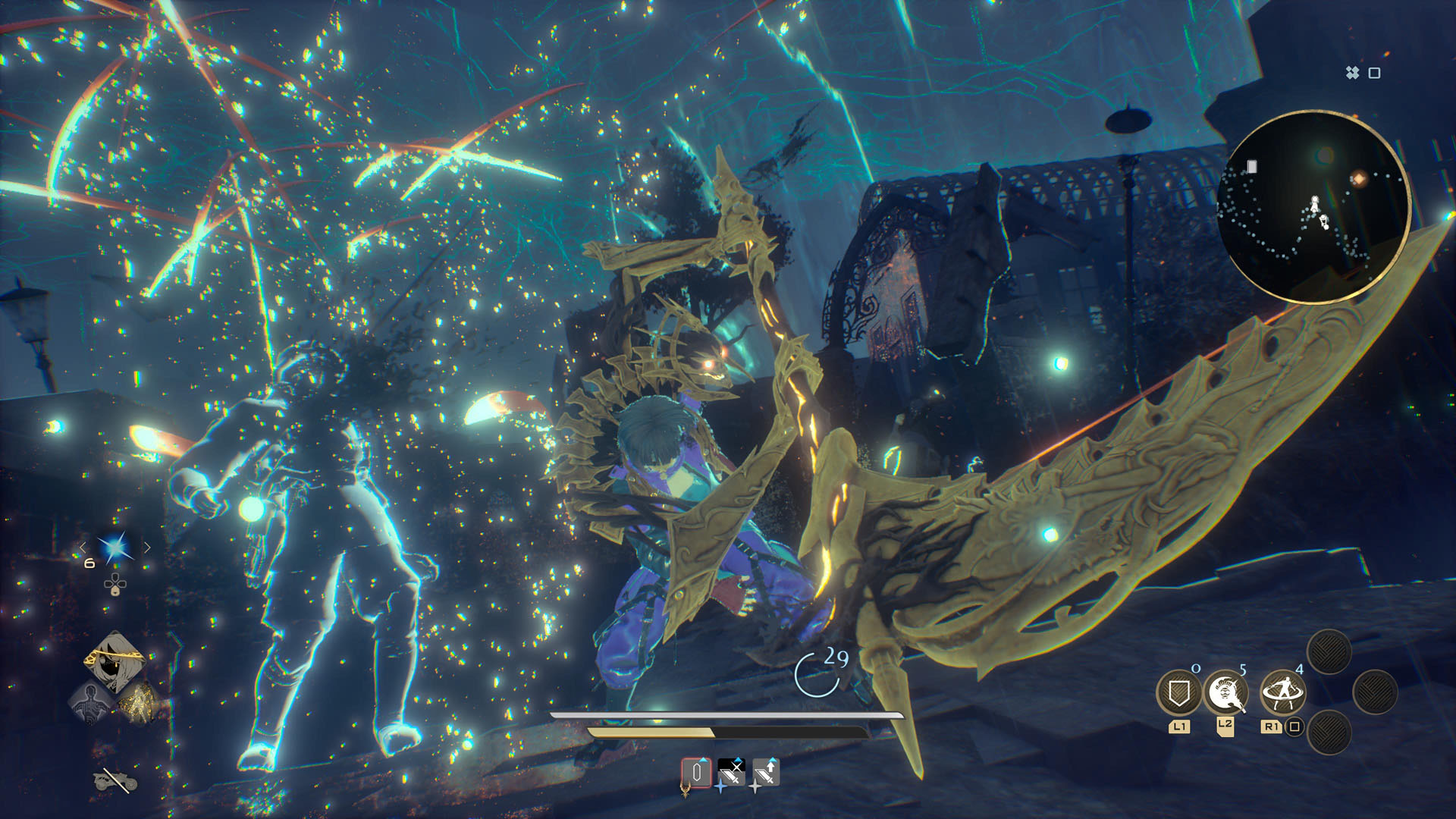Image resolution: width=1456 pixels, height=819 pixels.
Task: Open the next item with right arrow chevron
Action: (x=146, y=547)
